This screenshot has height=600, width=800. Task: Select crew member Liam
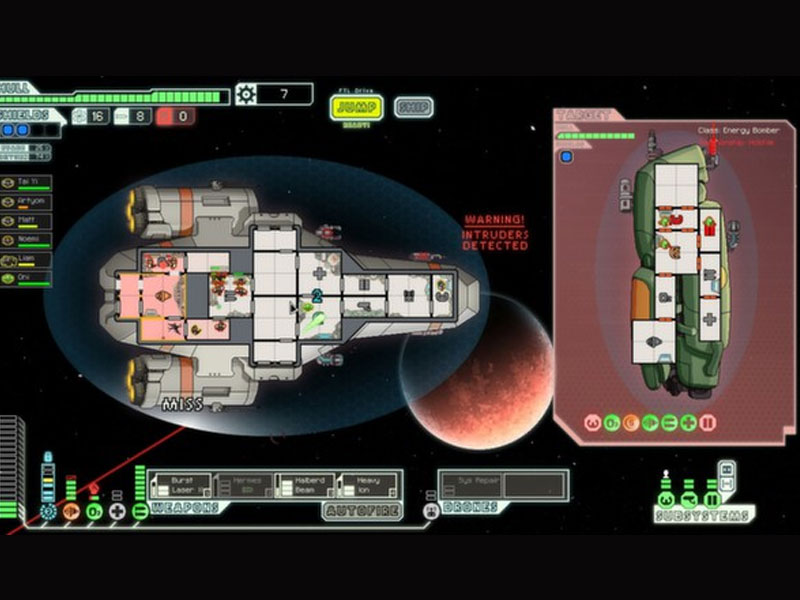[27, 258]
